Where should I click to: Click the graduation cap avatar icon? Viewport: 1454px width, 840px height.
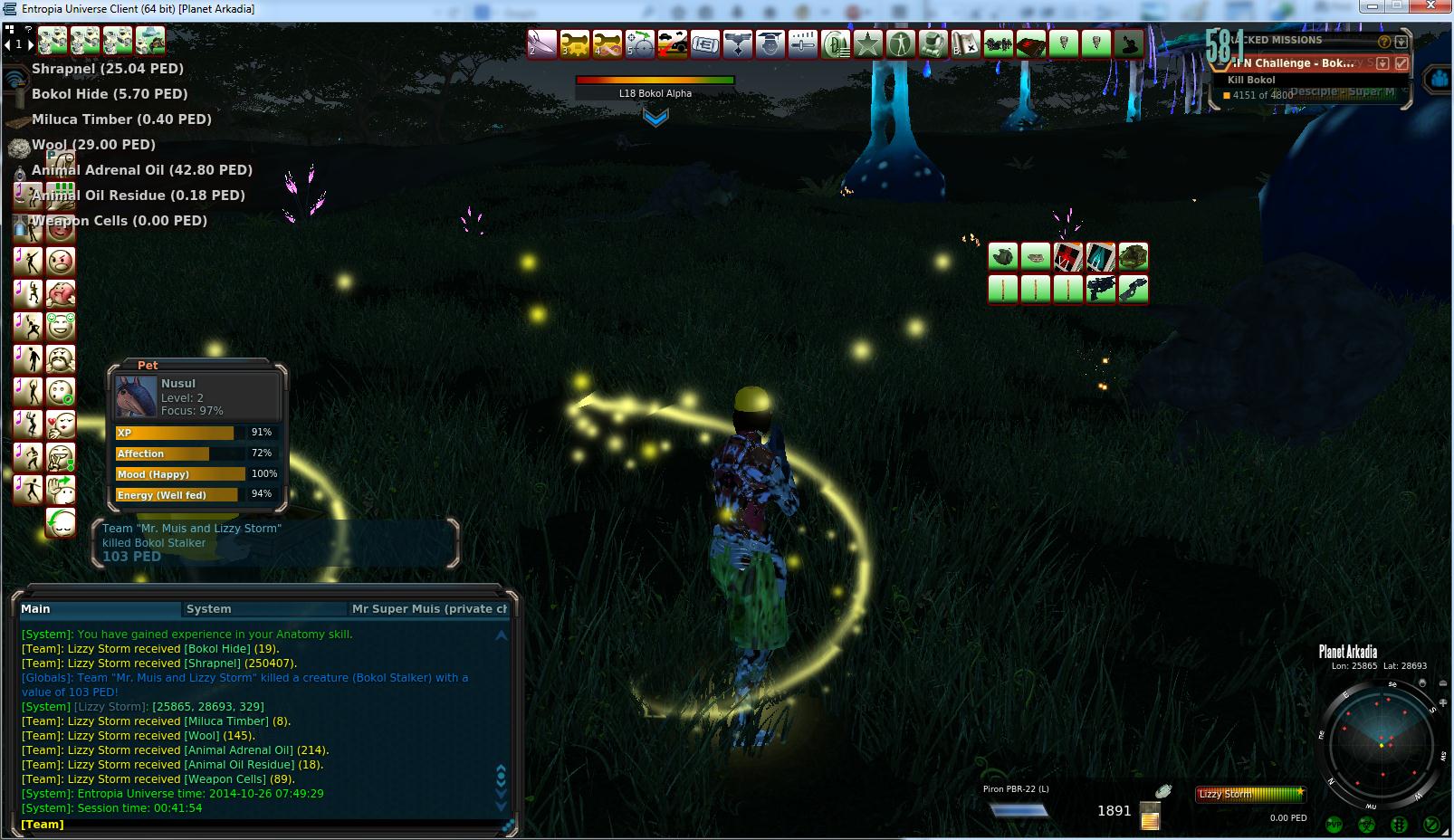pyautogui.click(x=770, y=43)
